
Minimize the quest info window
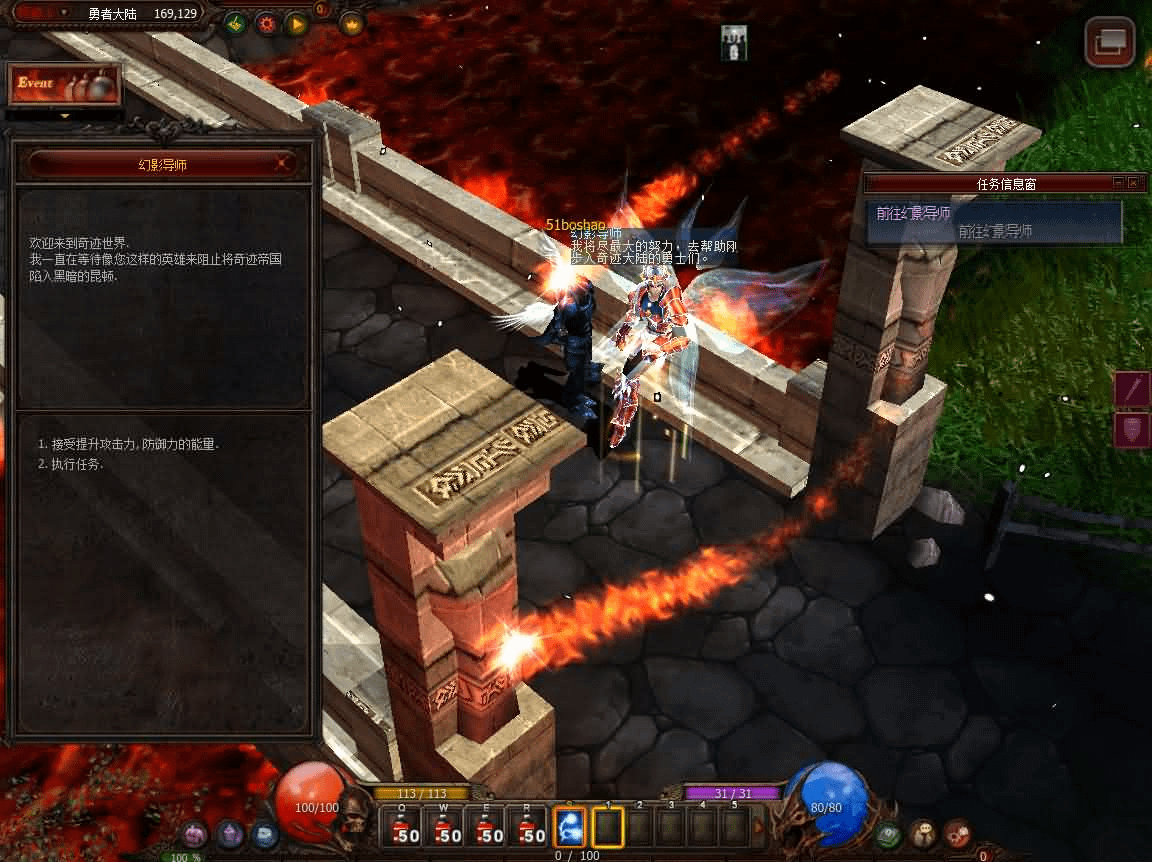1118,183
